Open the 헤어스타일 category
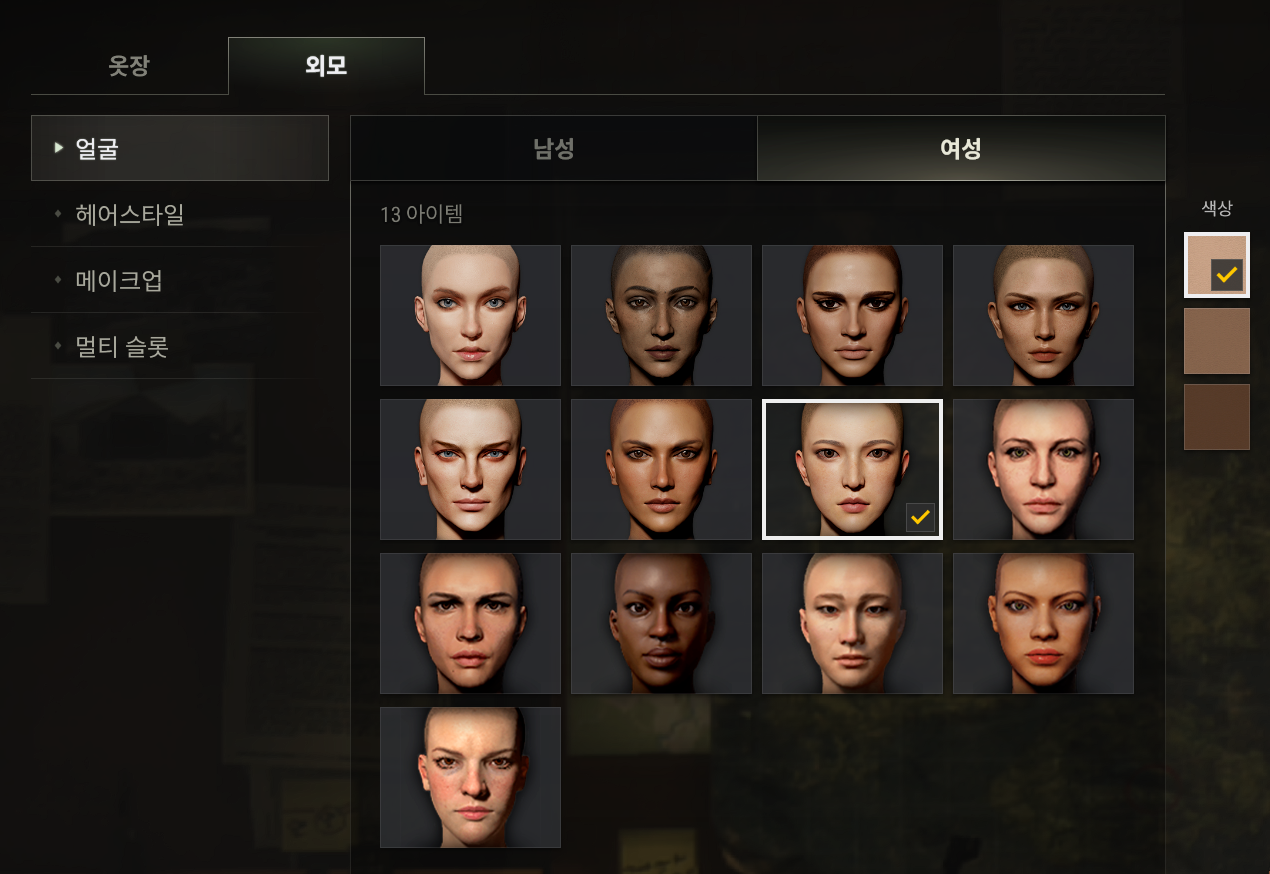Viewport: 1270px width, 874px height. (x=180, y=214)
